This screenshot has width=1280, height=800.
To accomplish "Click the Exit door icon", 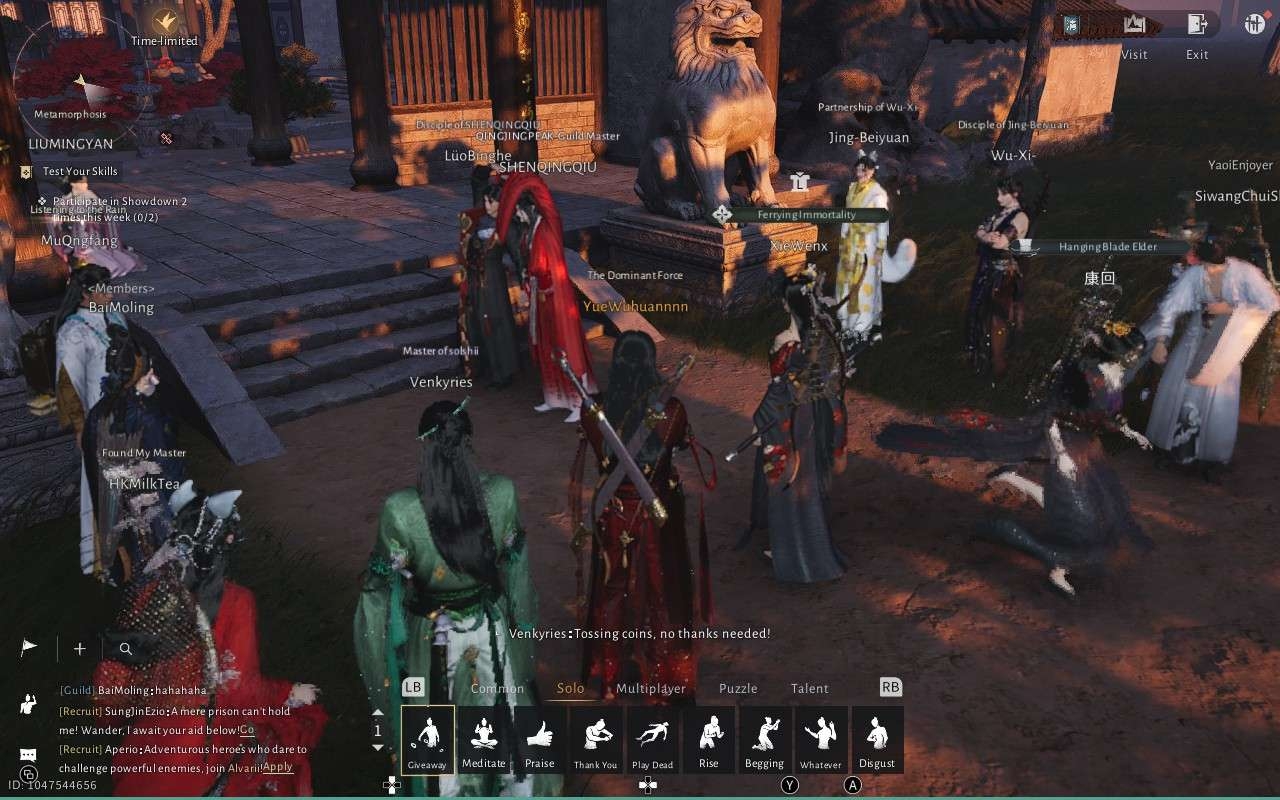I will coord(1197,25).
